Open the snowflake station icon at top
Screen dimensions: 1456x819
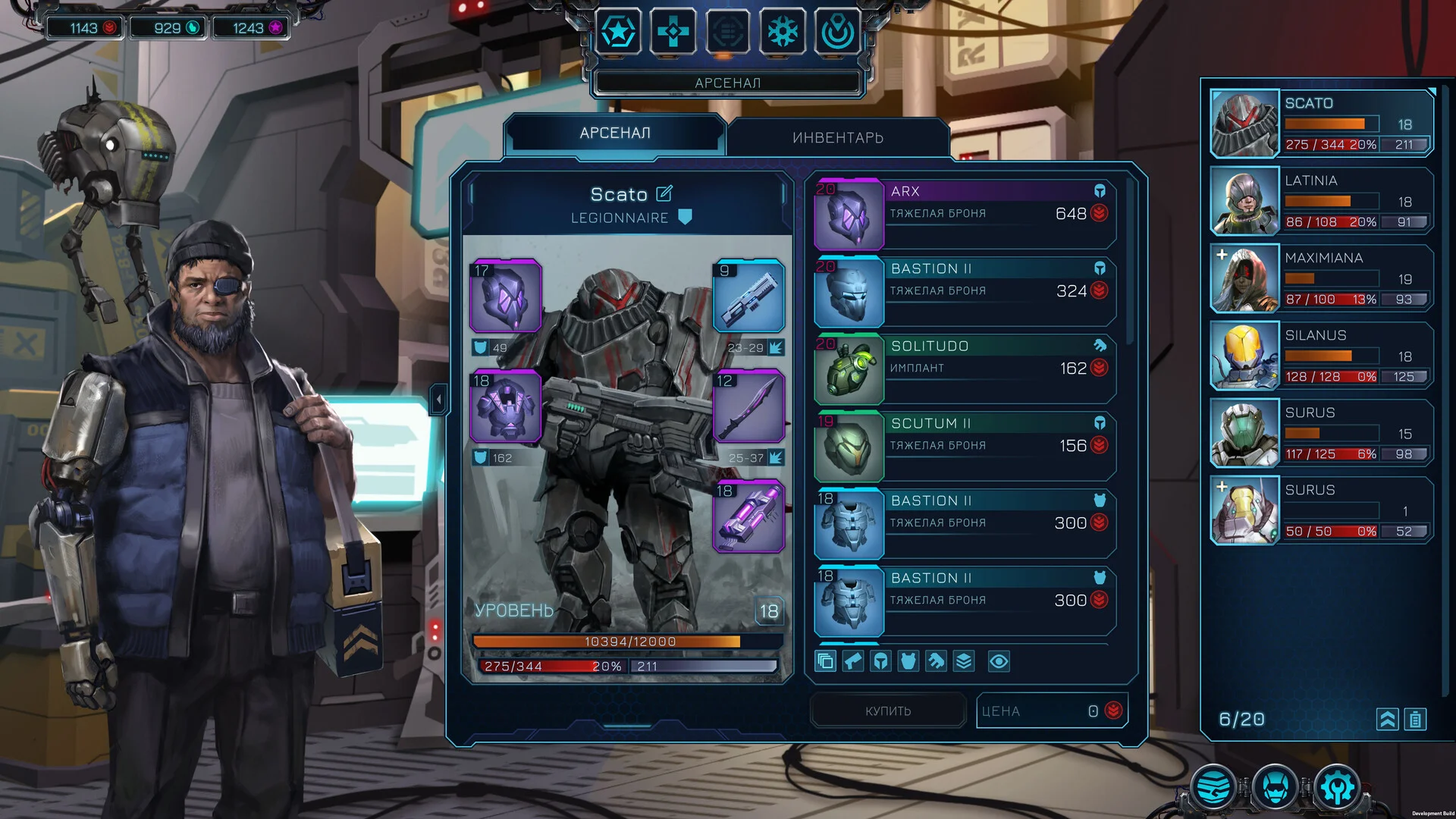pos(783,32)
